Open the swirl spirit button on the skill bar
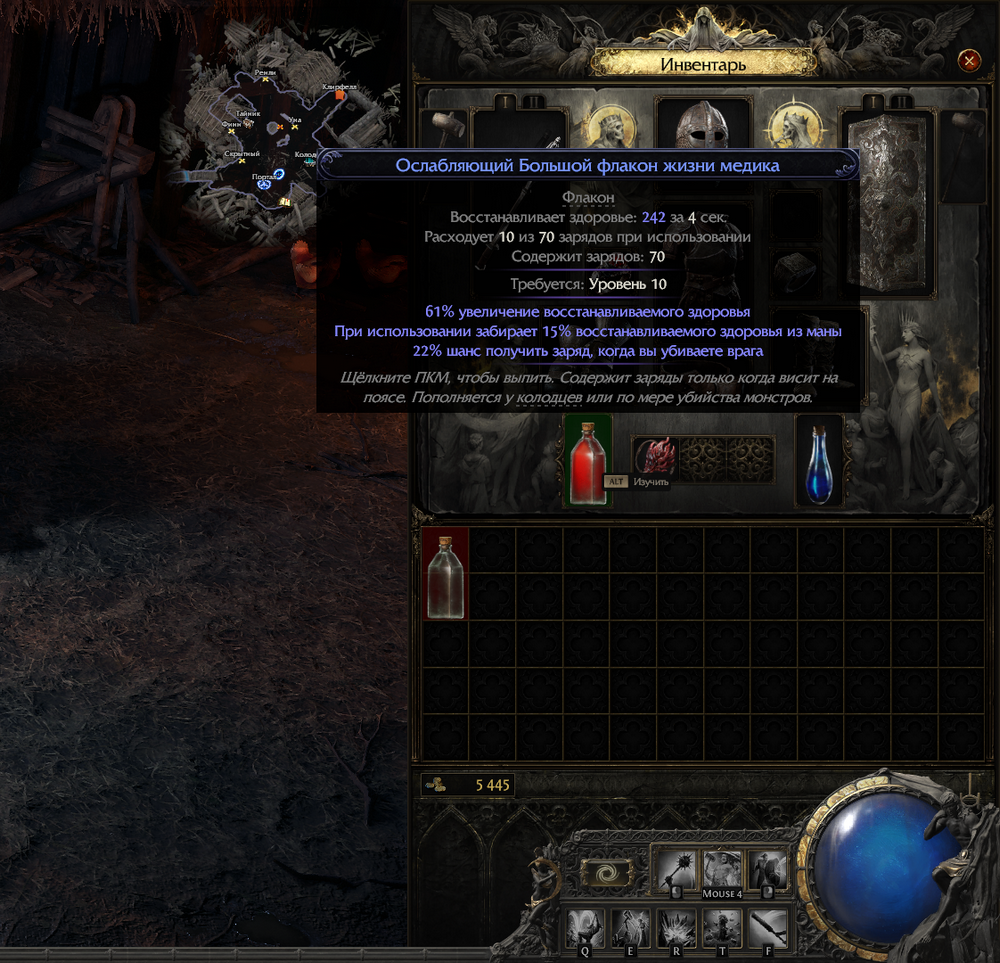1000x963 pixels. tap(606, 873)
